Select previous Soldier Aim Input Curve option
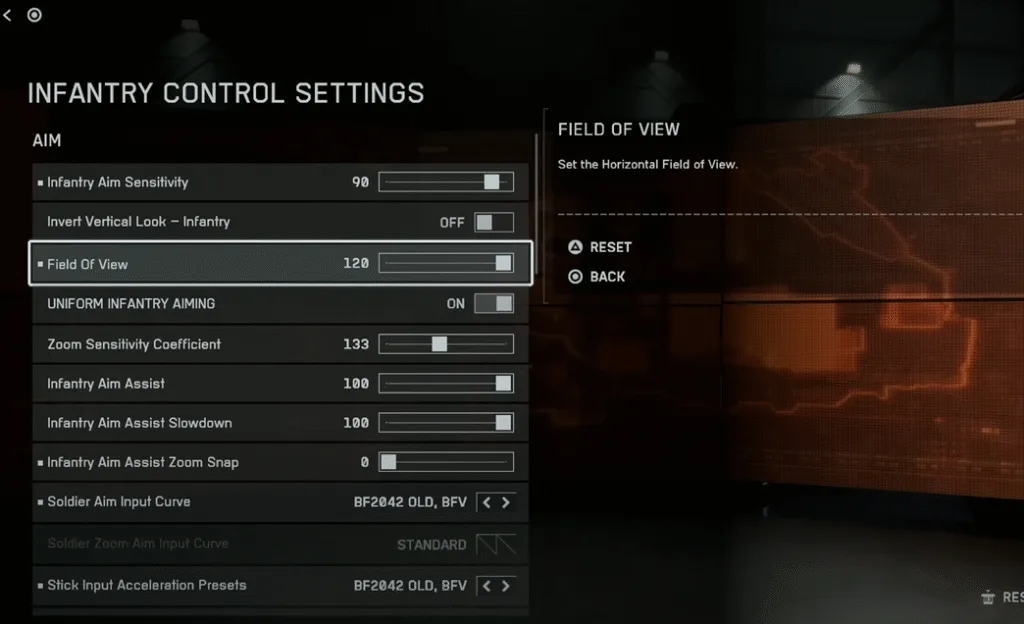 (487, 502)
